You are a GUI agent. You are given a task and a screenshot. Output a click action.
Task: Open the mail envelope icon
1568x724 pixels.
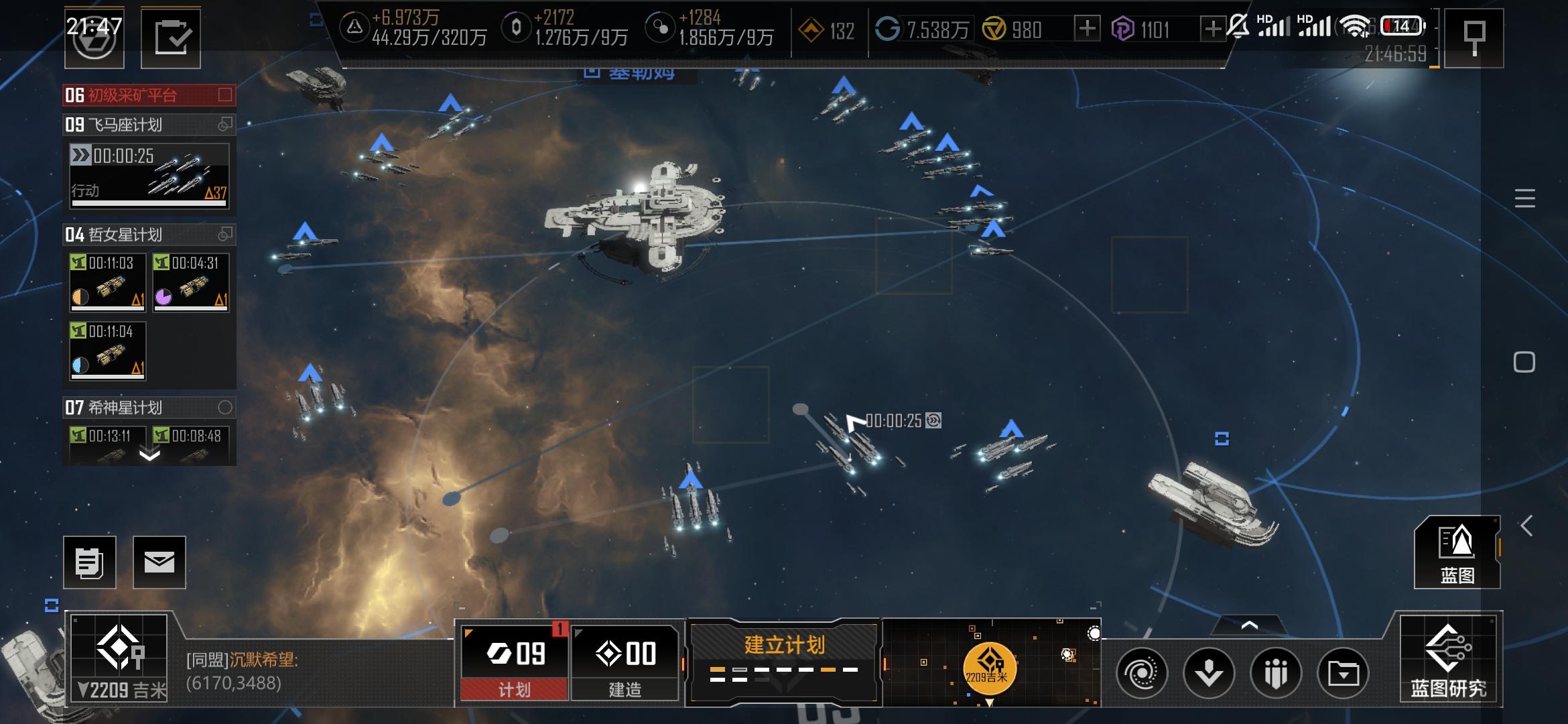[159, 562]
